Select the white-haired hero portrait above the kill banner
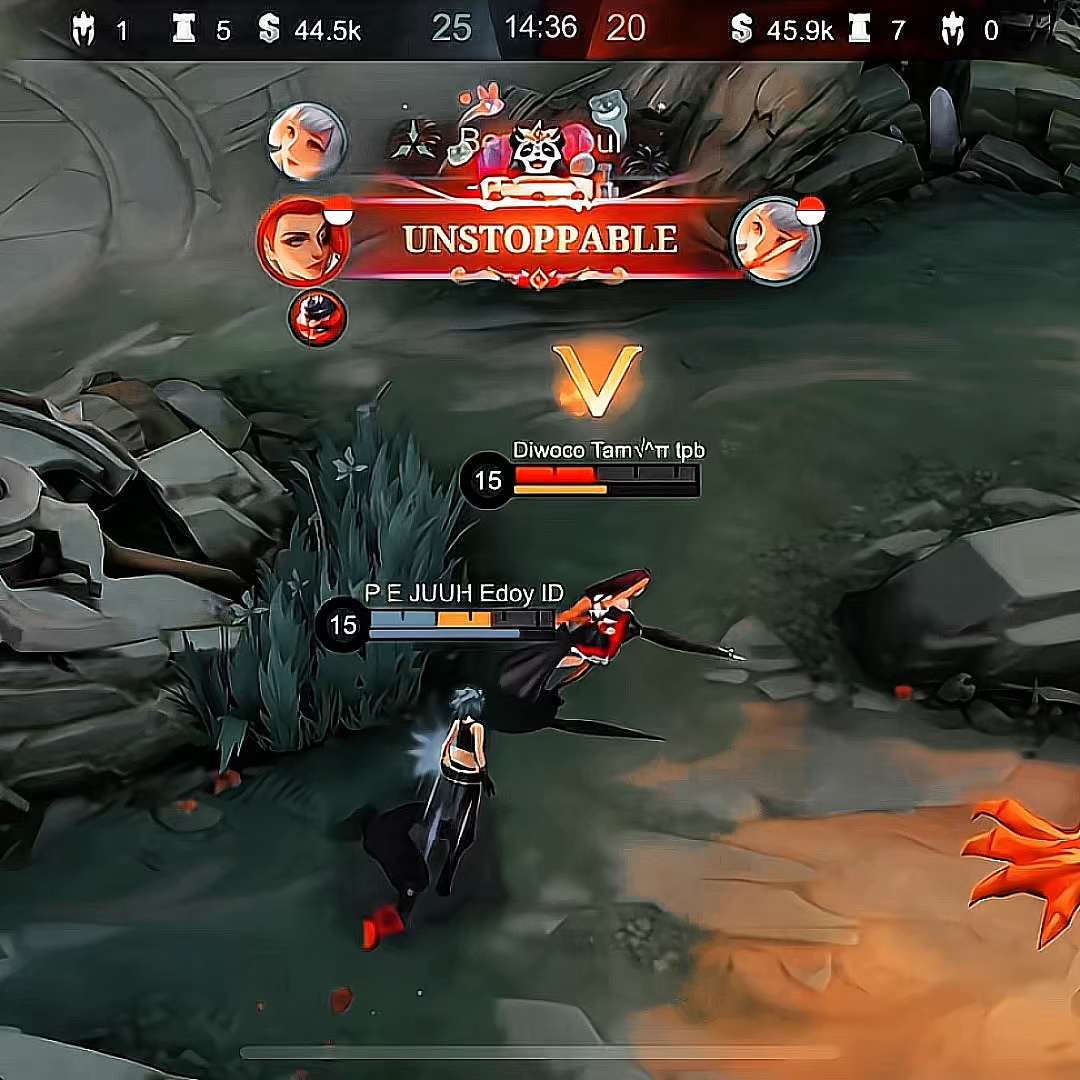Image resolution: width=1080 pixels, height=1080 pixels. point(307,142)
